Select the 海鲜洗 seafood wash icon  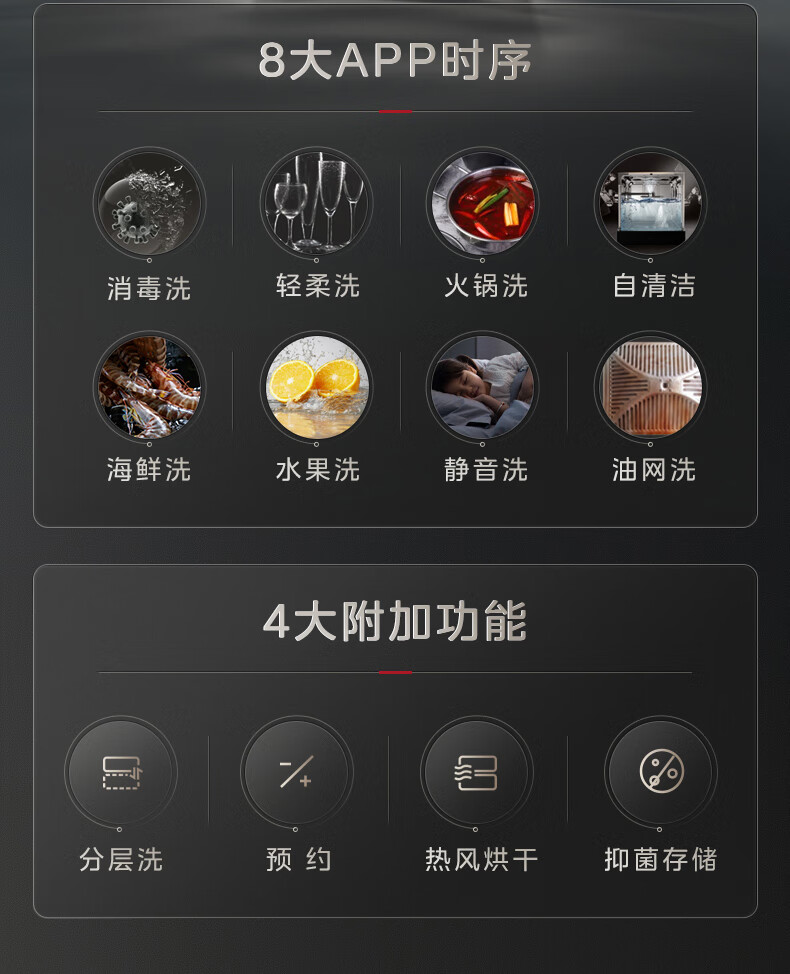(149, 387)
